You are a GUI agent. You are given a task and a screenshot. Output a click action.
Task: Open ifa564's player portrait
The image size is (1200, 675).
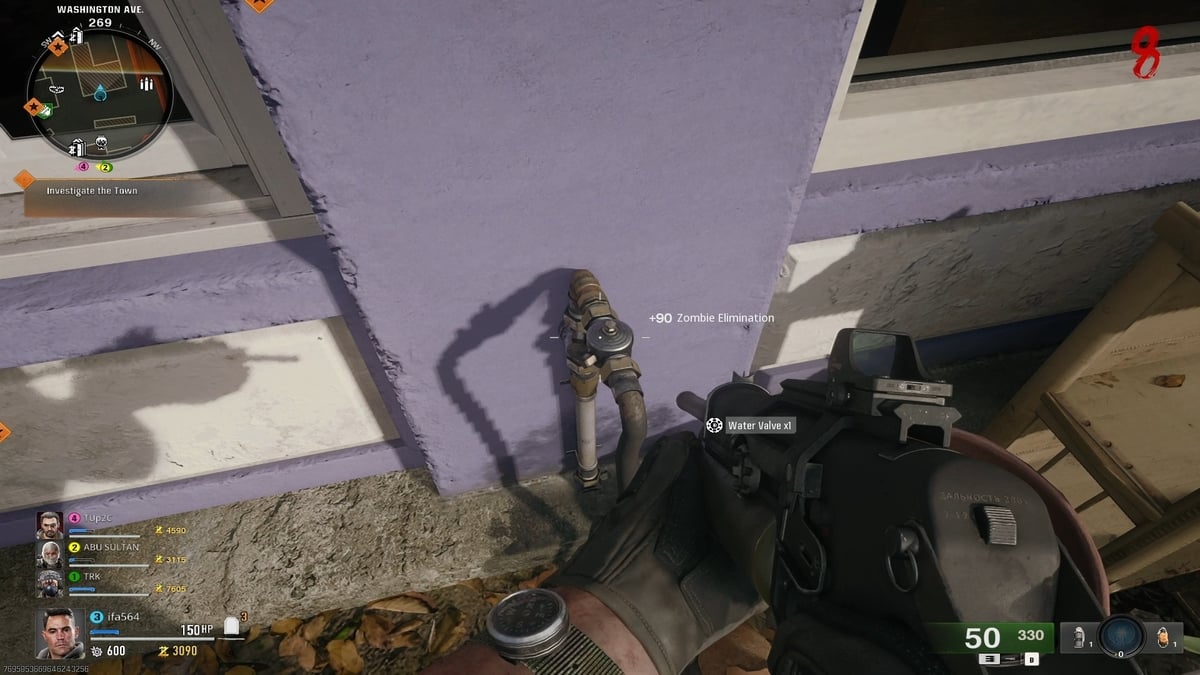coord(58,633)
